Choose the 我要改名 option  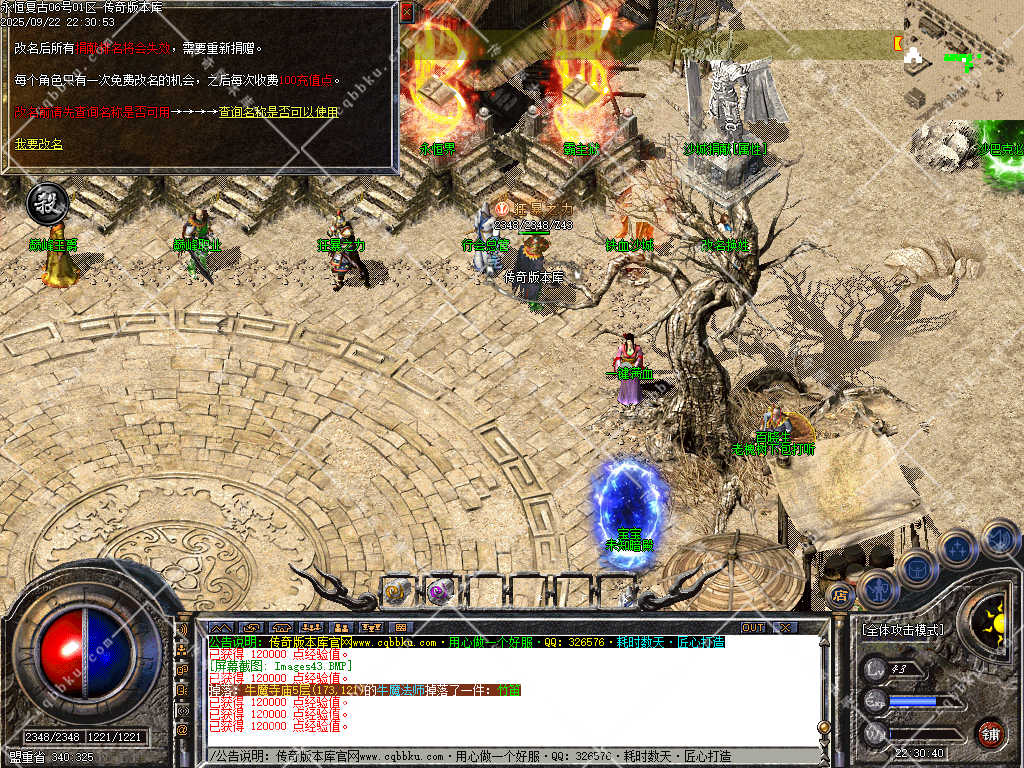click(38, 144)
